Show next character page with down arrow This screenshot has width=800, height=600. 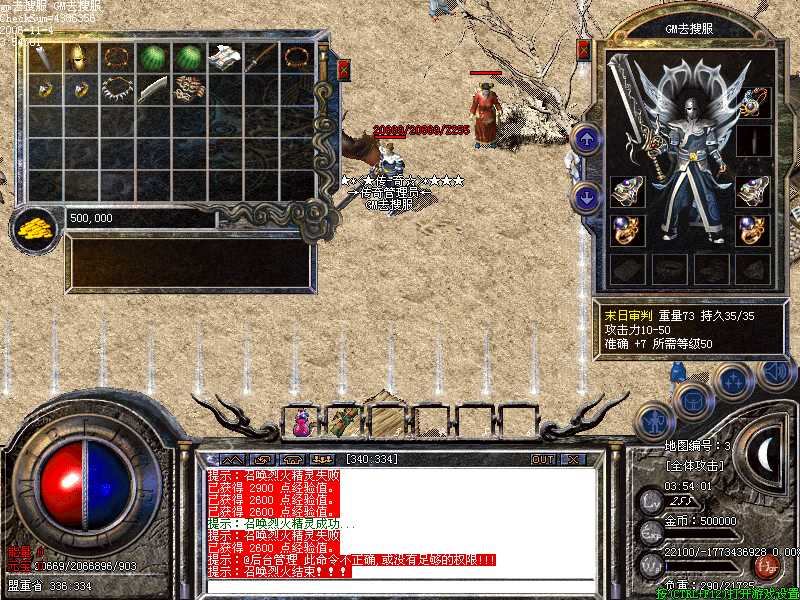(x=586, y=196)
